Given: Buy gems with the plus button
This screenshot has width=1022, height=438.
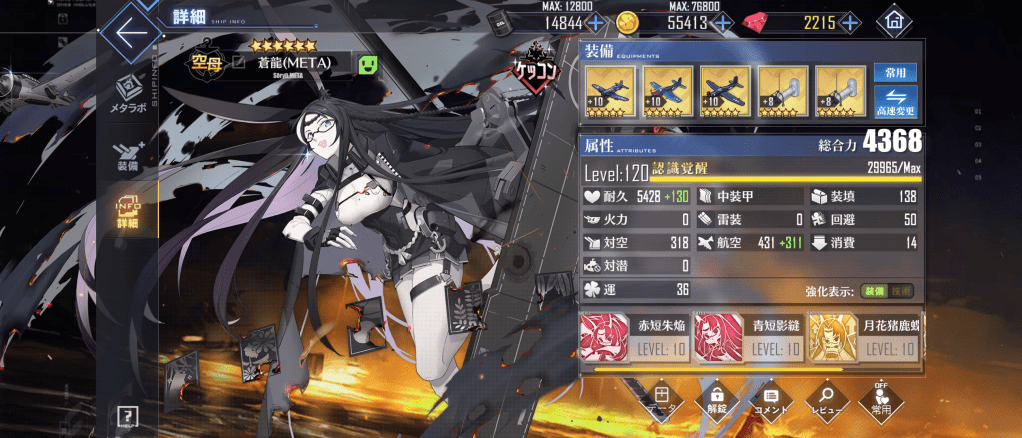Looking at the screenshot, I should pos(850,22).
